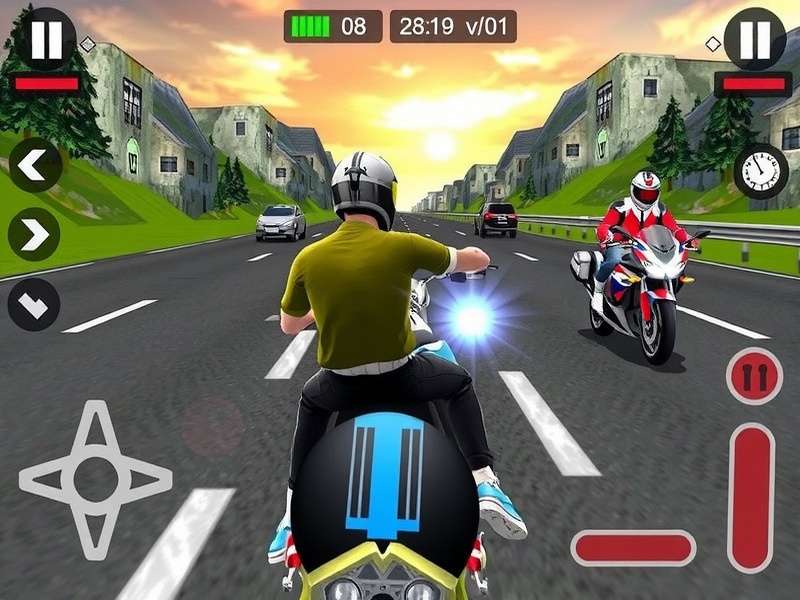Open the round clock gauge icon
Image resolution: width=800 pixels, height=600 pixels.
coord(761,171)
